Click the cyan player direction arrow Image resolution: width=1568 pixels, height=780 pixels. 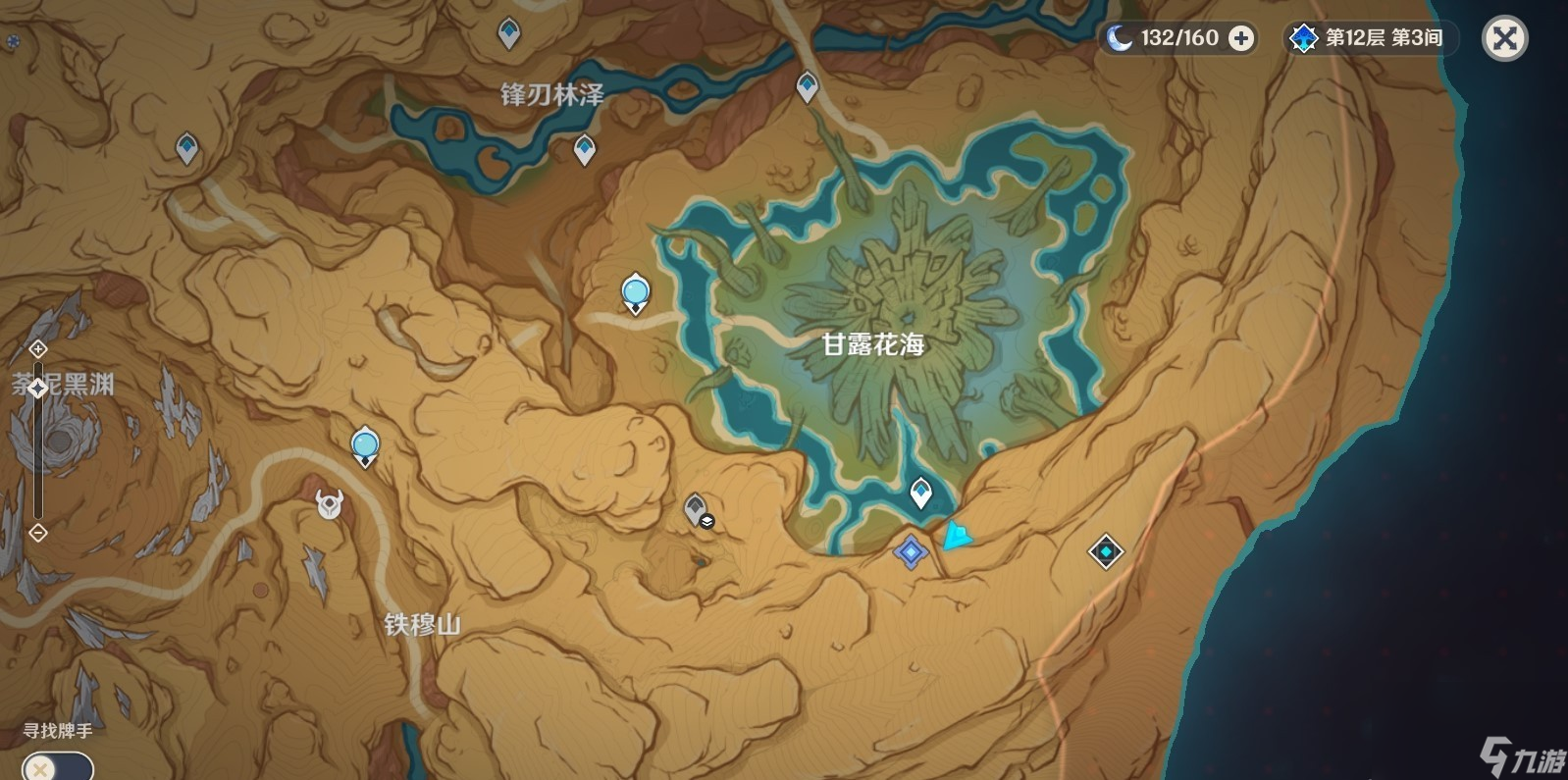click(957, 538)
